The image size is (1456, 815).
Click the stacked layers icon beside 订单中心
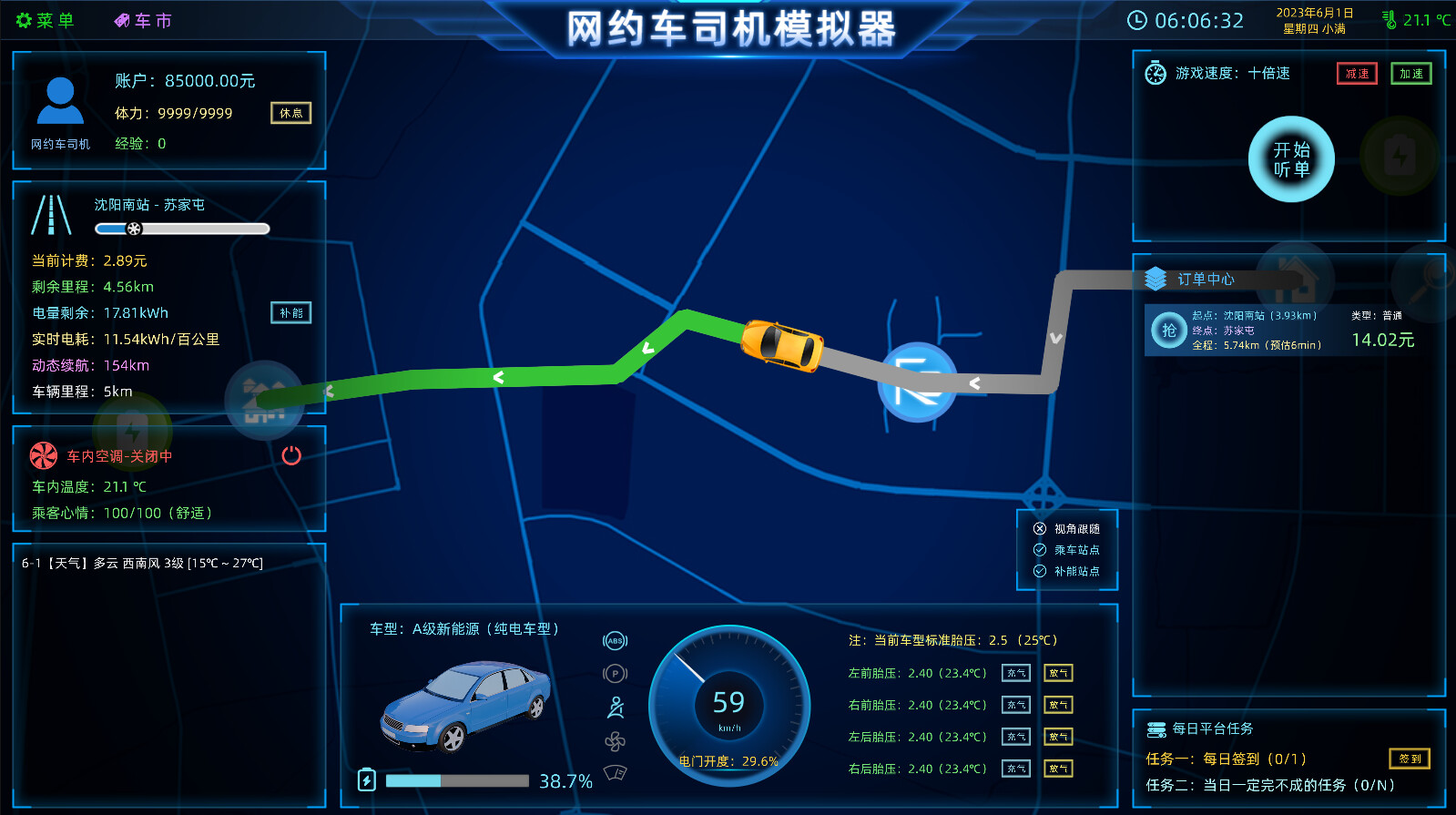tap(1155, 279)
